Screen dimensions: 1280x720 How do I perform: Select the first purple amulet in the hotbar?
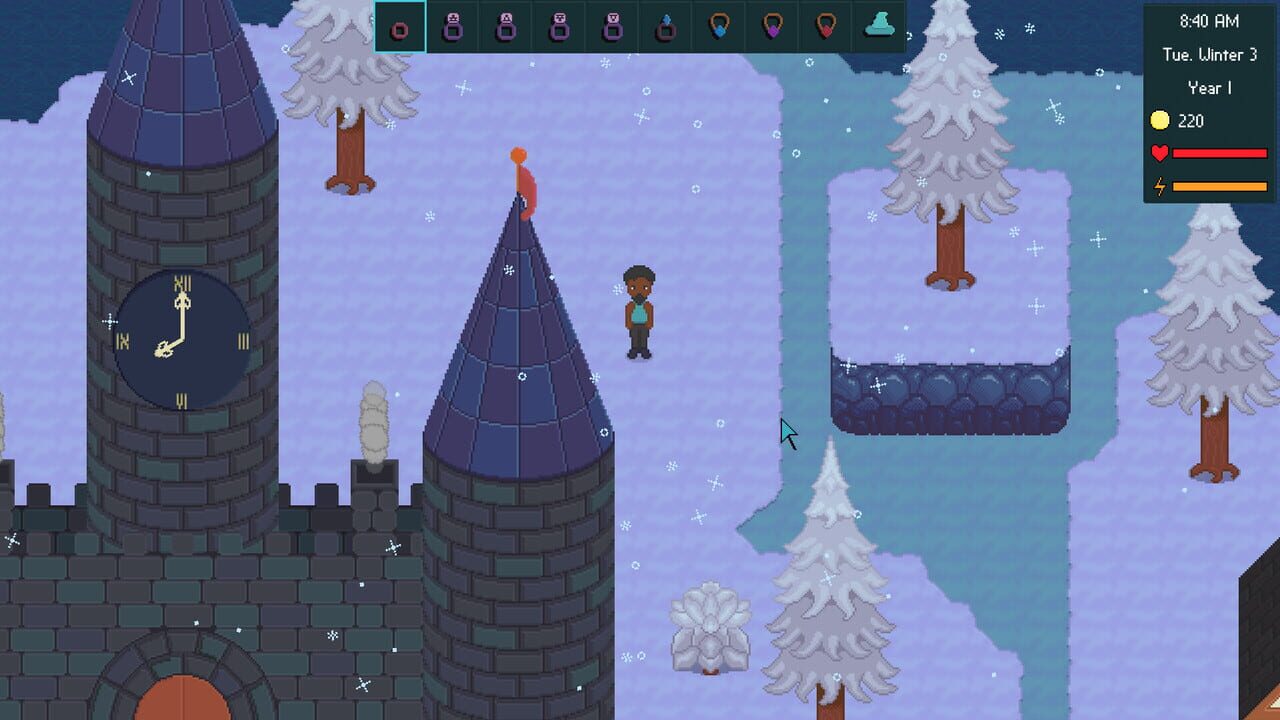coord(452,29)
